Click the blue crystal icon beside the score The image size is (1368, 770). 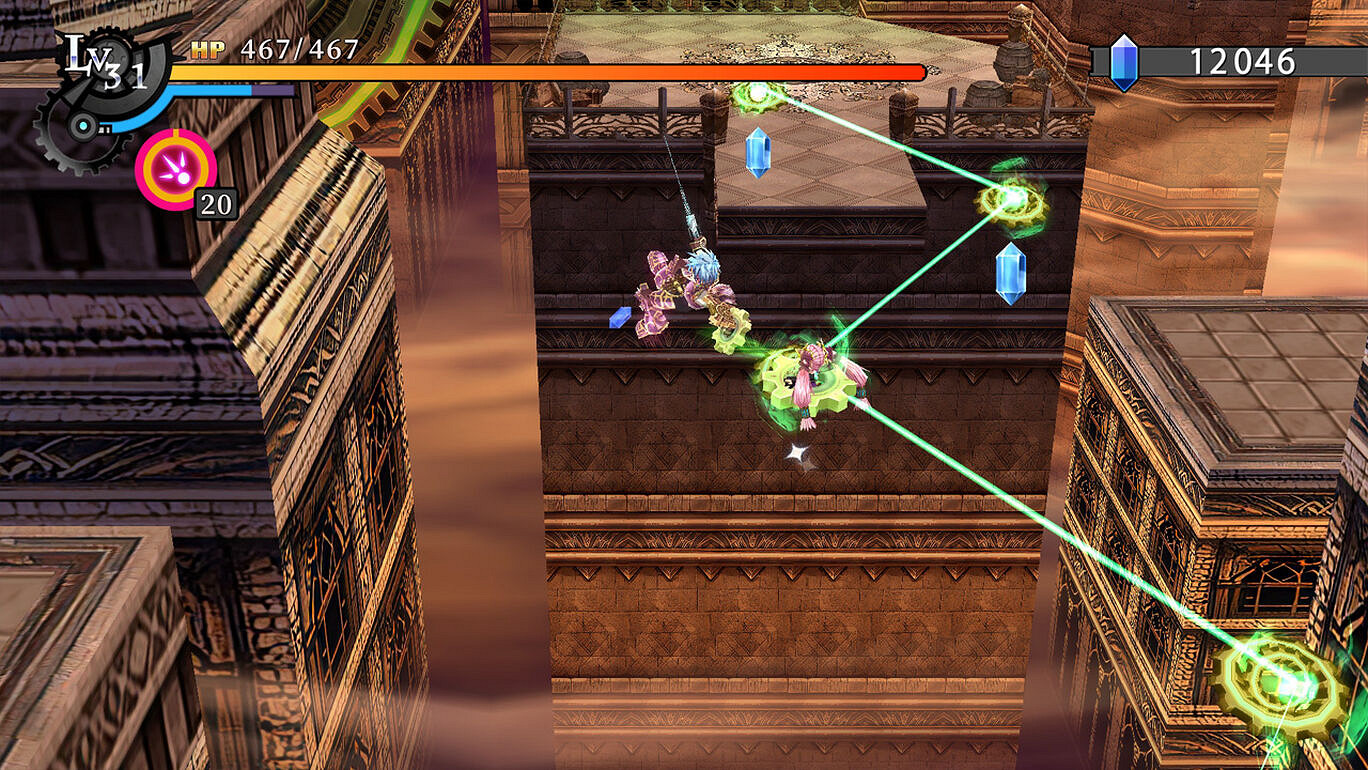click(1124, 60)
